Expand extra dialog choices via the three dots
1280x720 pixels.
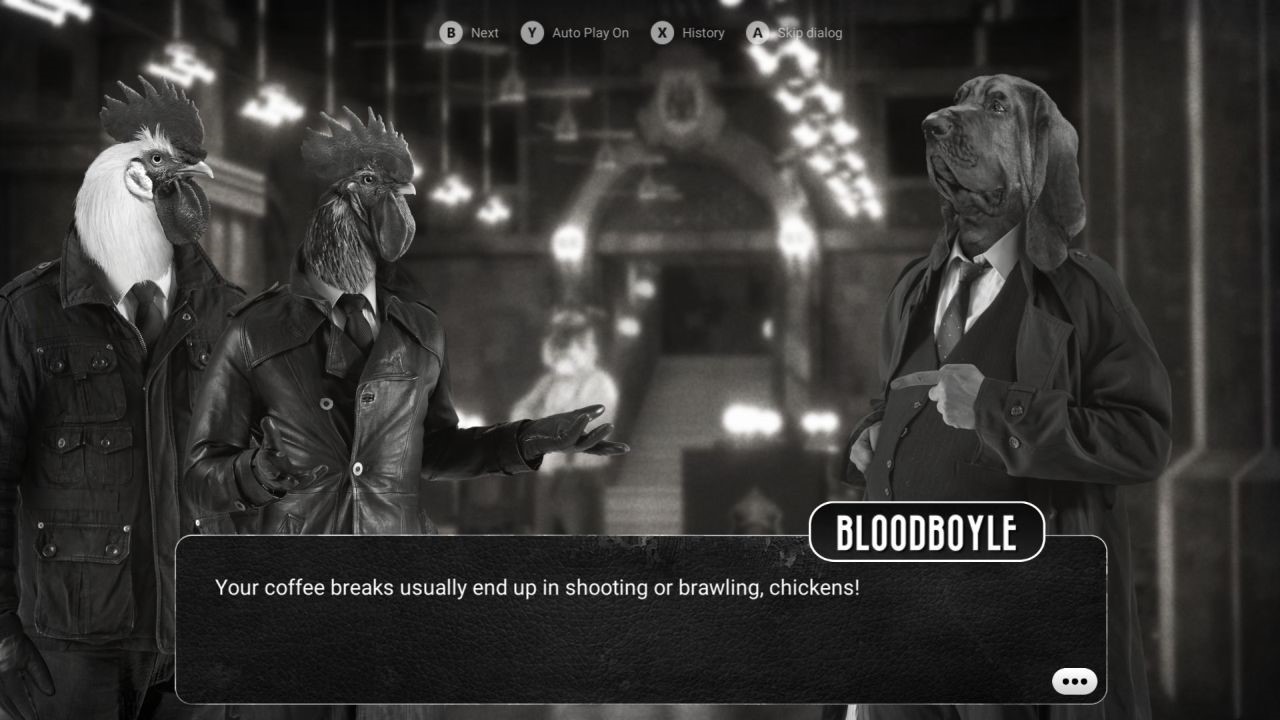pos(1073,680)
